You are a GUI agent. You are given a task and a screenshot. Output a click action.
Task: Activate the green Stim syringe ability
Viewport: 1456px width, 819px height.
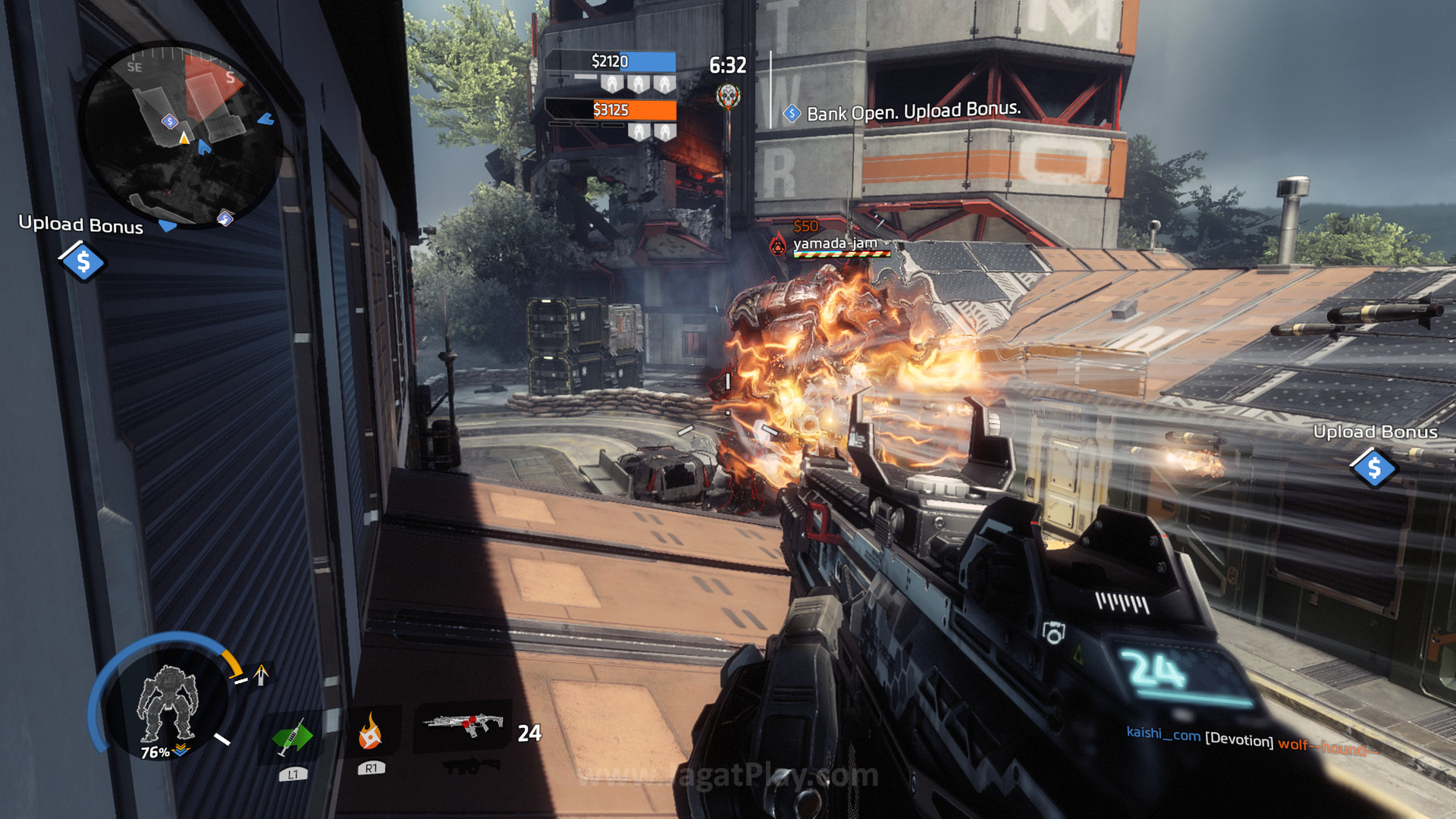point(292,736)
